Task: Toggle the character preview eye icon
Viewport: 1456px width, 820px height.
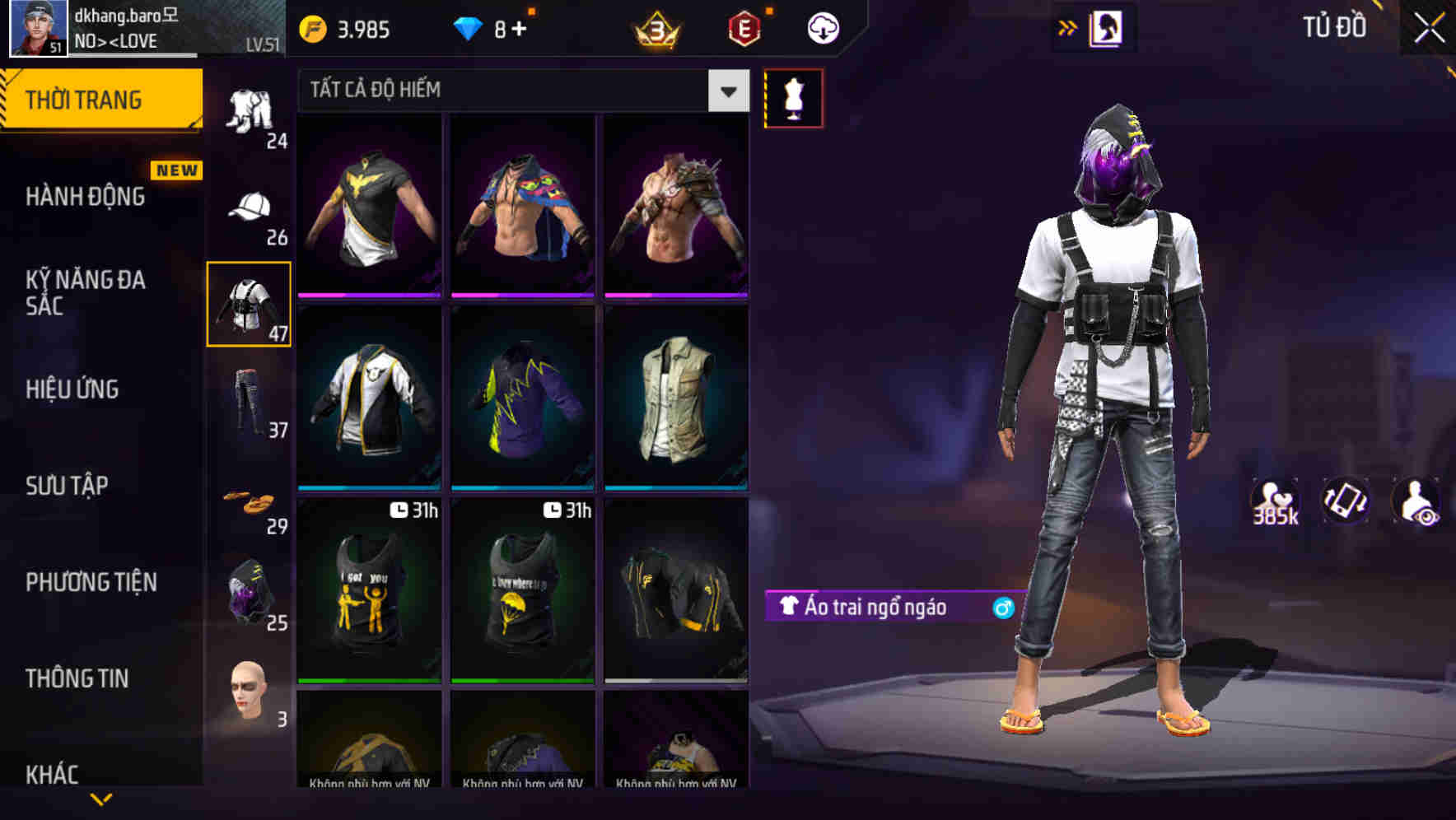Action: (1418, 501)
